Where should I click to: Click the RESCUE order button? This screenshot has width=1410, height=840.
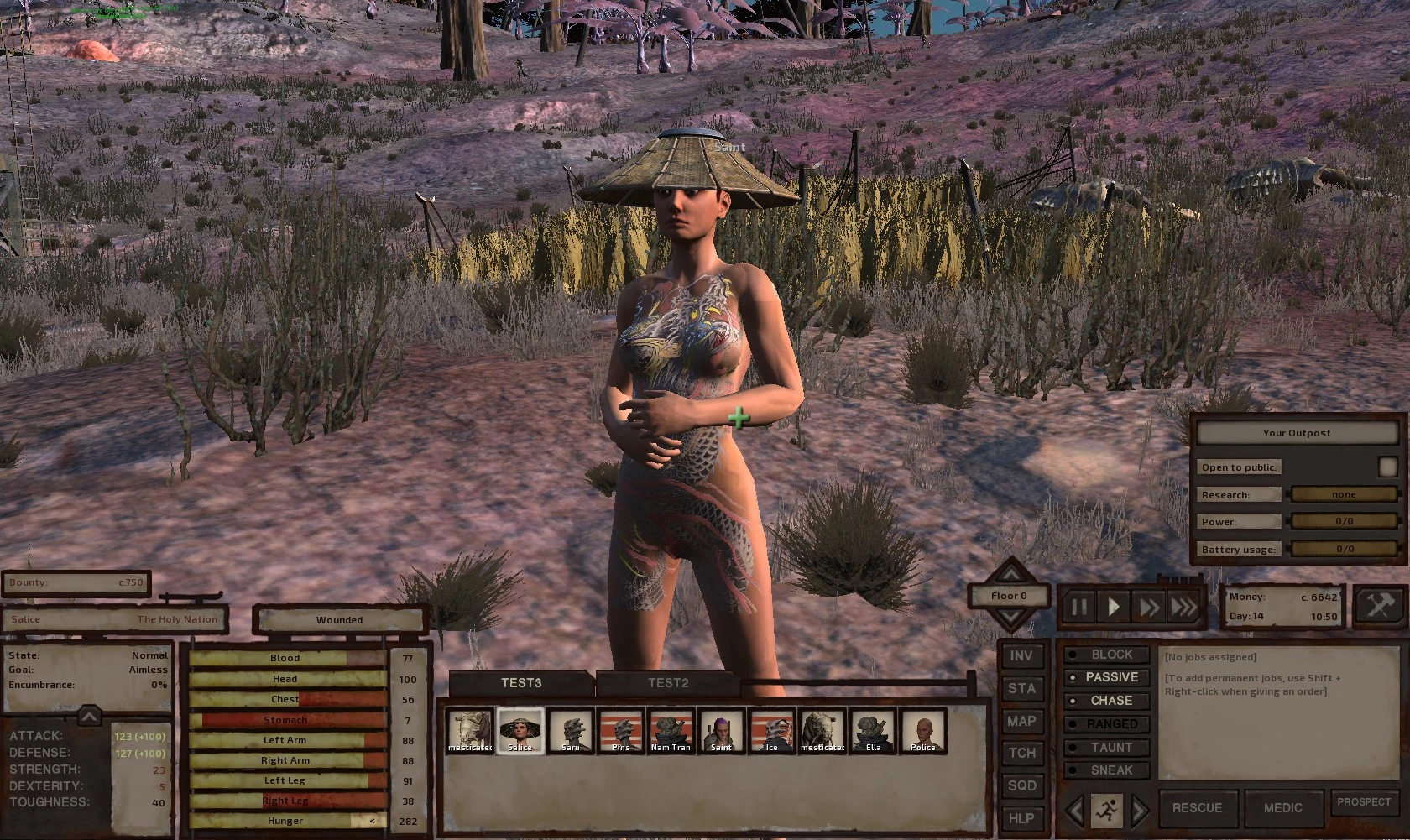pyautogui.click(x=1197, y=807)
